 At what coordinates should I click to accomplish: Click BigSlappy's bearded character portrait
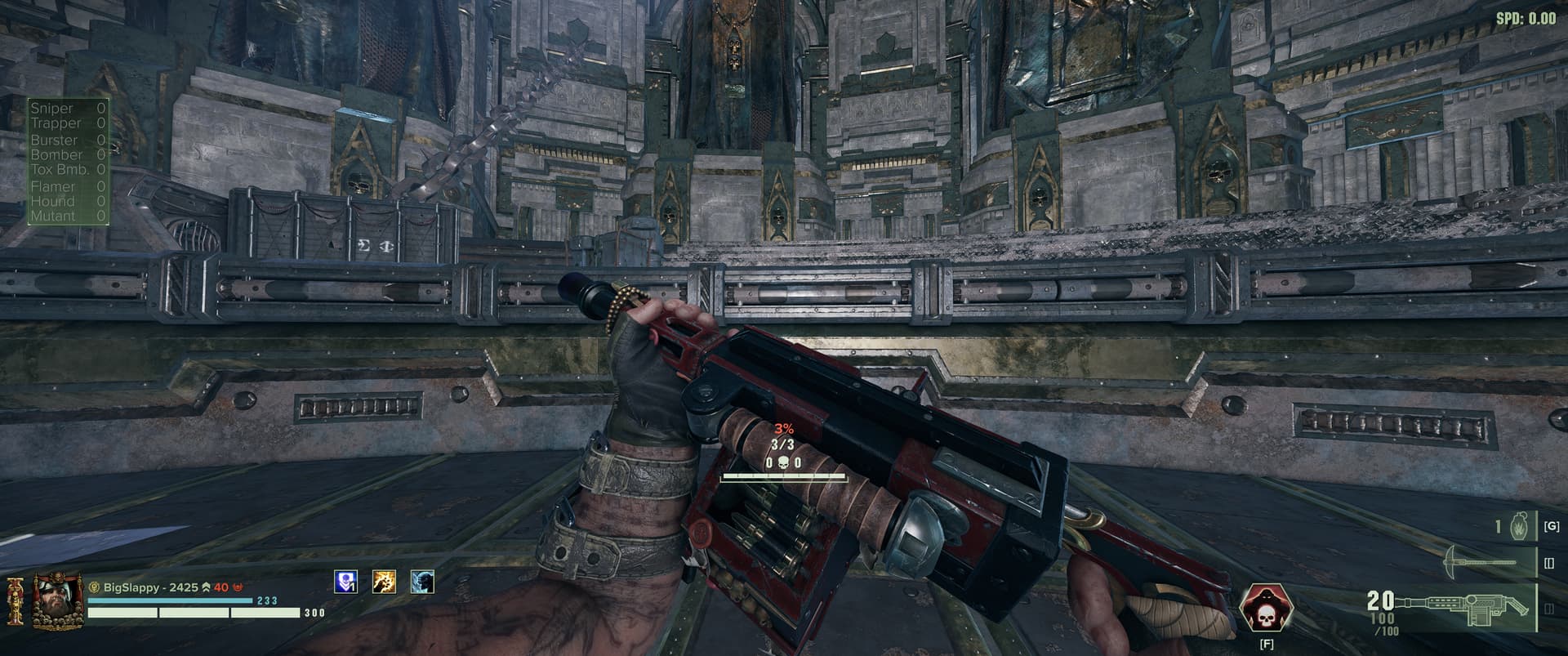coord(57,600)
